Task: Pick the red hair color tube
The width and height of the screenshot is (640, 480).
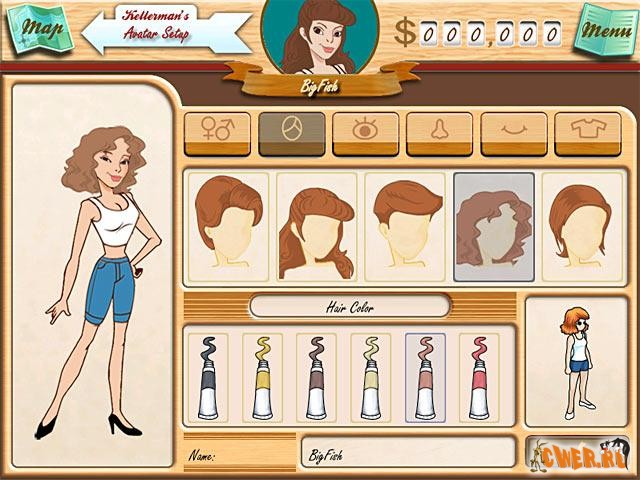Action: [x=479, y=377]
